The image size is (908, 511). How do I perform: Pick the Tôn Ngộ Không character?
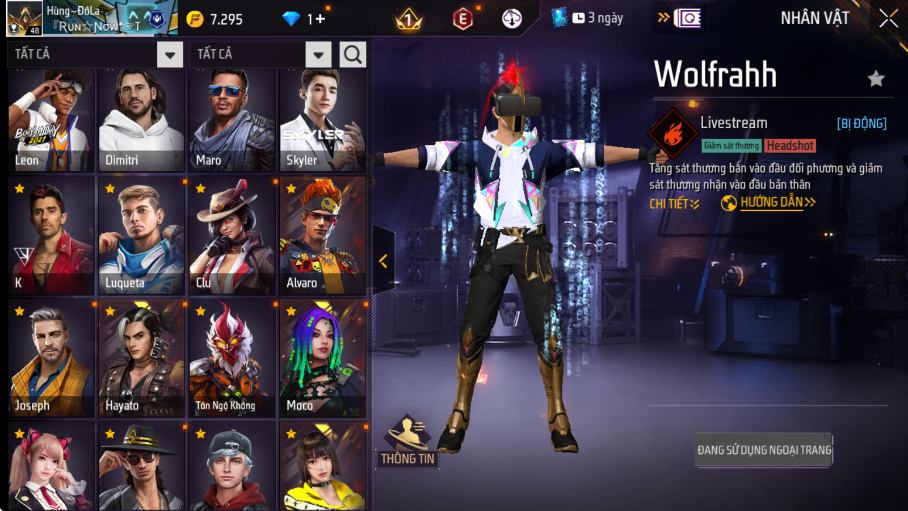coord(232,358)
